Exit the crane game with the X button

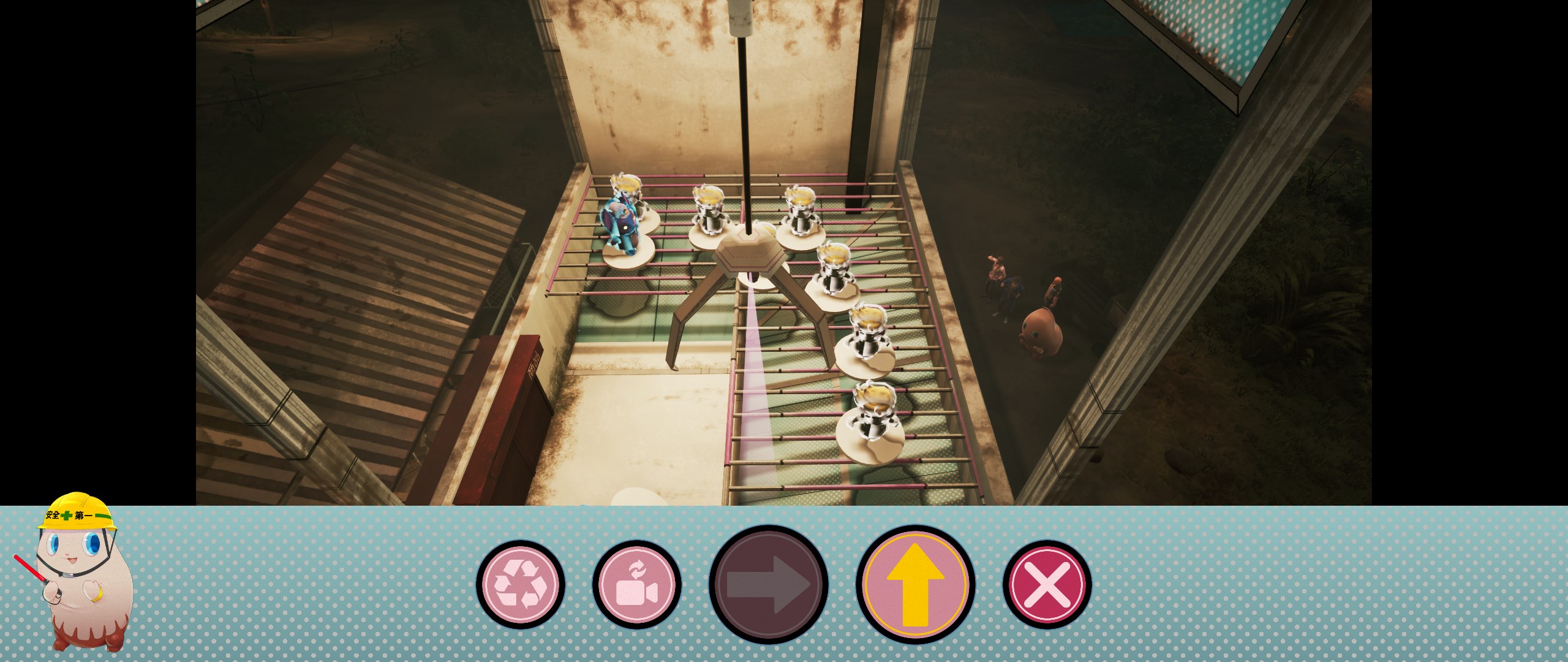pyautogui.click(x=1047, y=584)
